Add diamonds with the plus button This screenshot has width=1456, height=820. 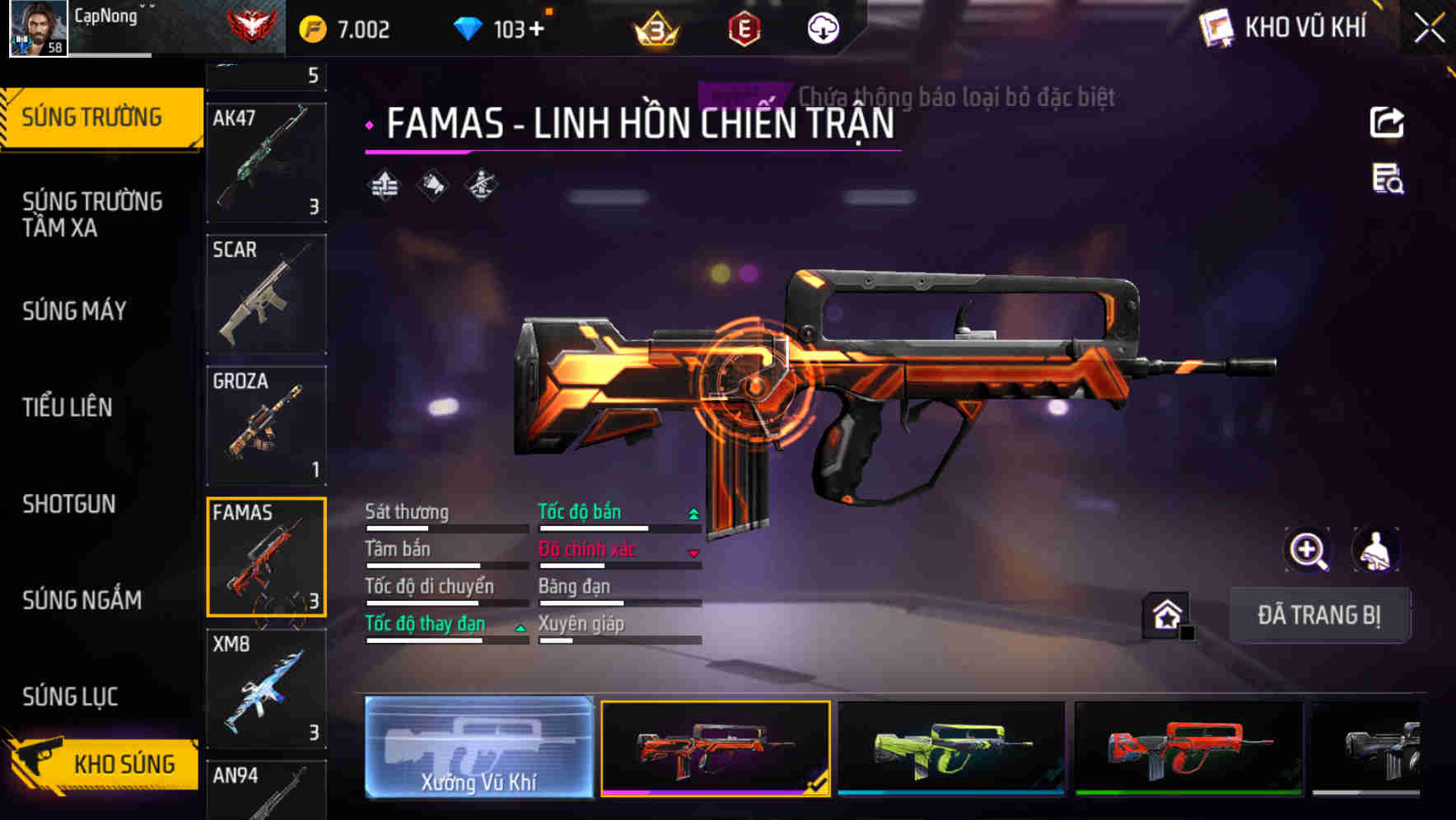tap(537, 30)
